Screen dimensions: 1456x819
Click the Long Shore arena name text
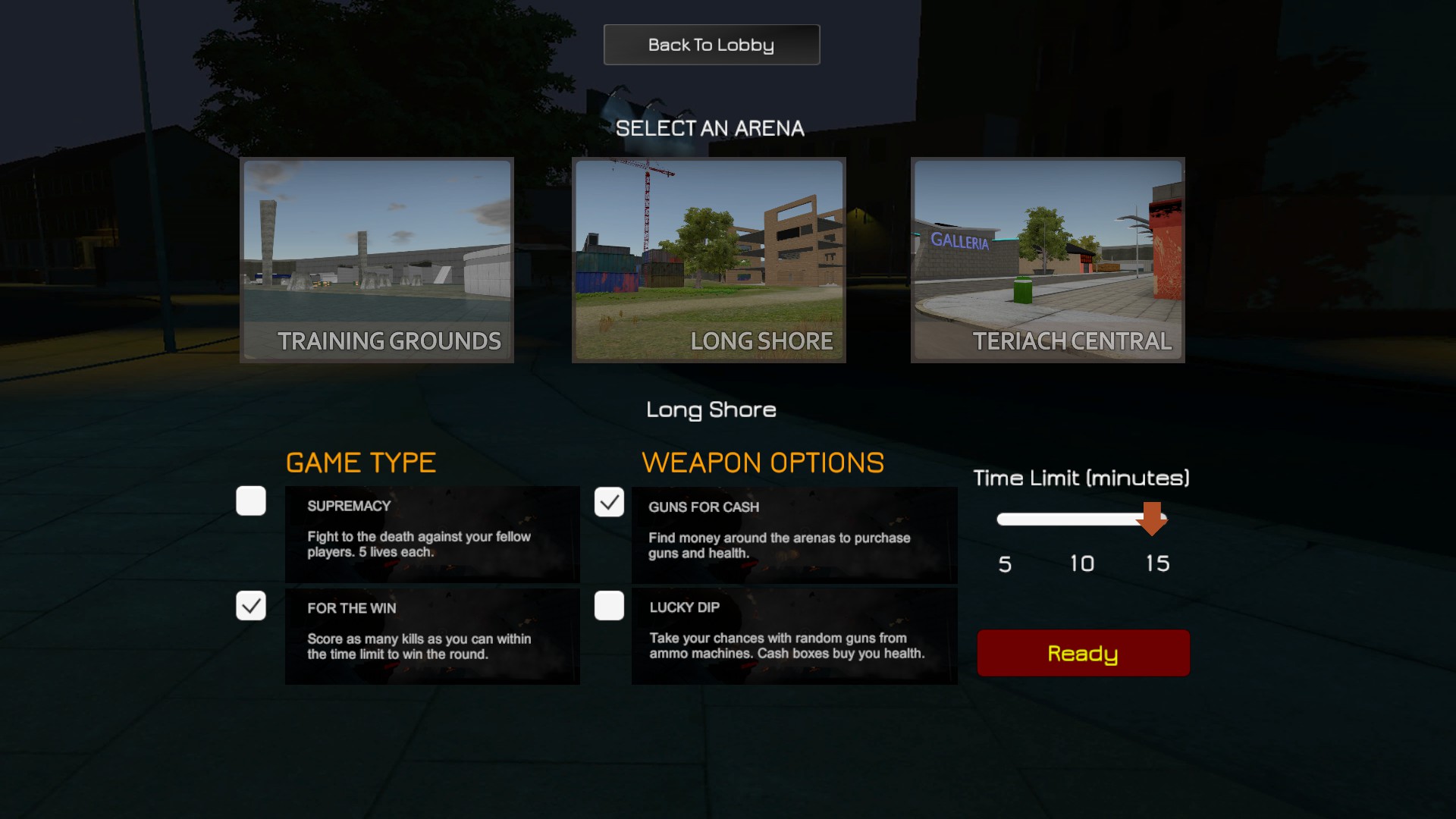pos(710,409)
